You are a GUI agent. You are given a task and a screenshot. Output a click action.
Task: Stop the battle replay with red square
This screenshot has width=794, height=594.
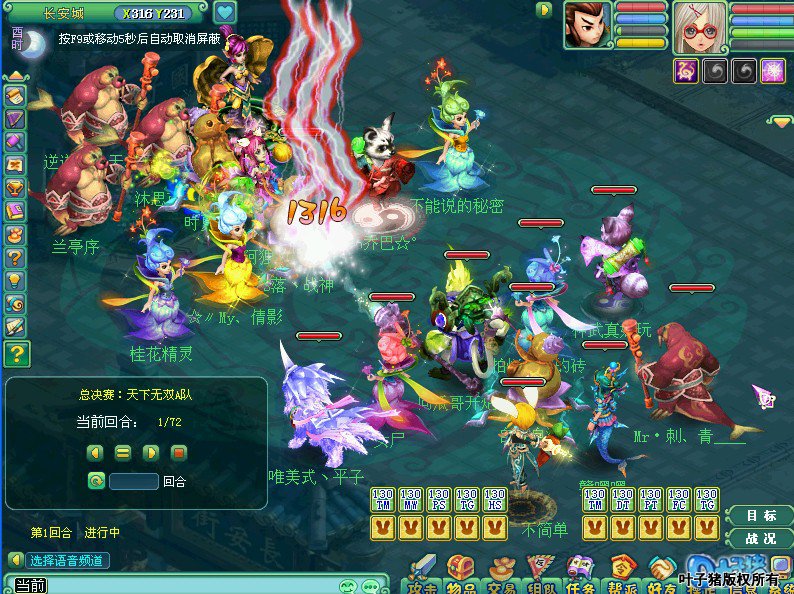pos(180,453)
